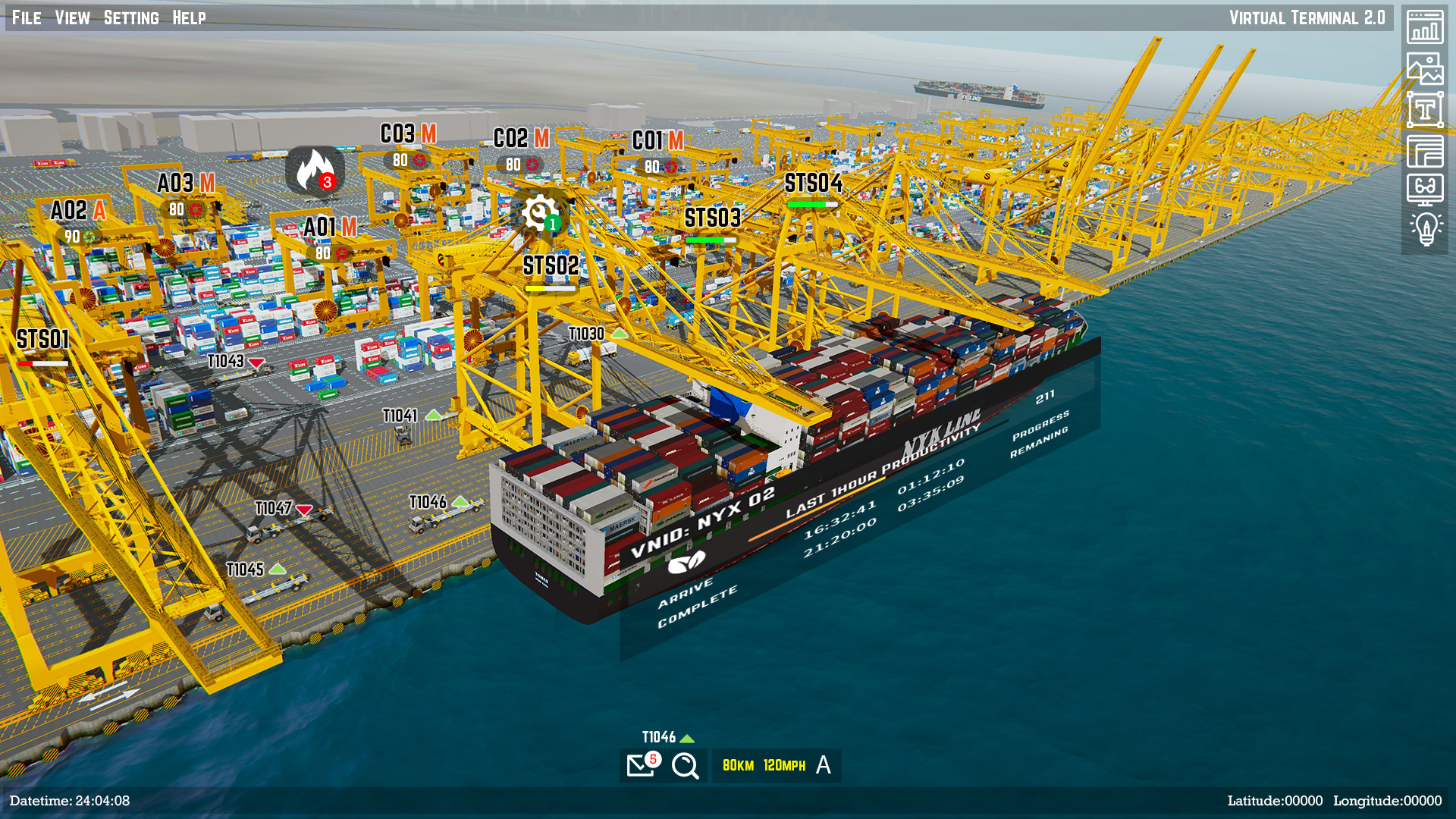Click the light bulb idea icon
Viewport: 1456px width, 819px height.
click(x=1425, y=228)
